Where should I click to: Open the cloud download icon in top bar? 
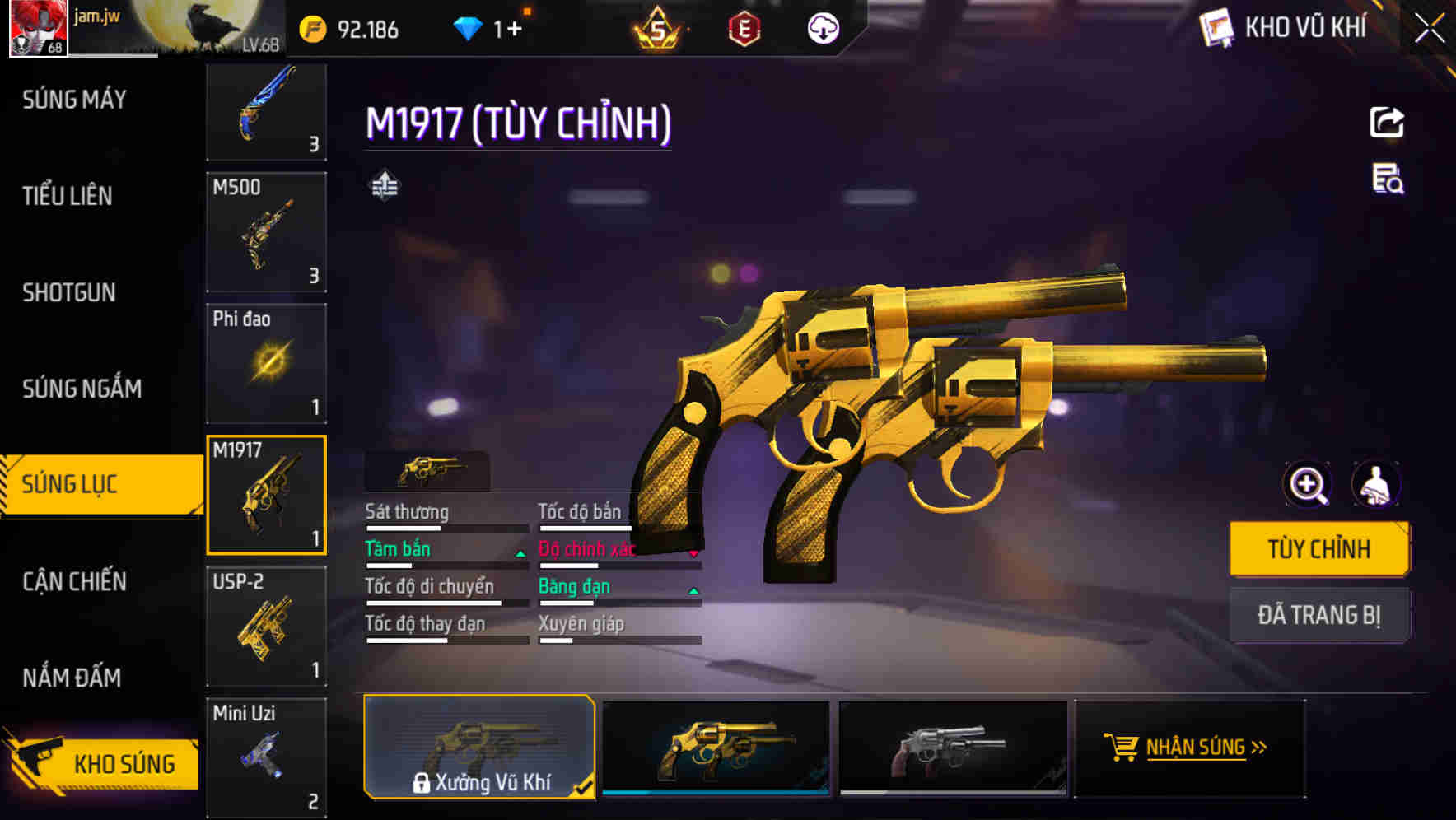click(824, 27)
